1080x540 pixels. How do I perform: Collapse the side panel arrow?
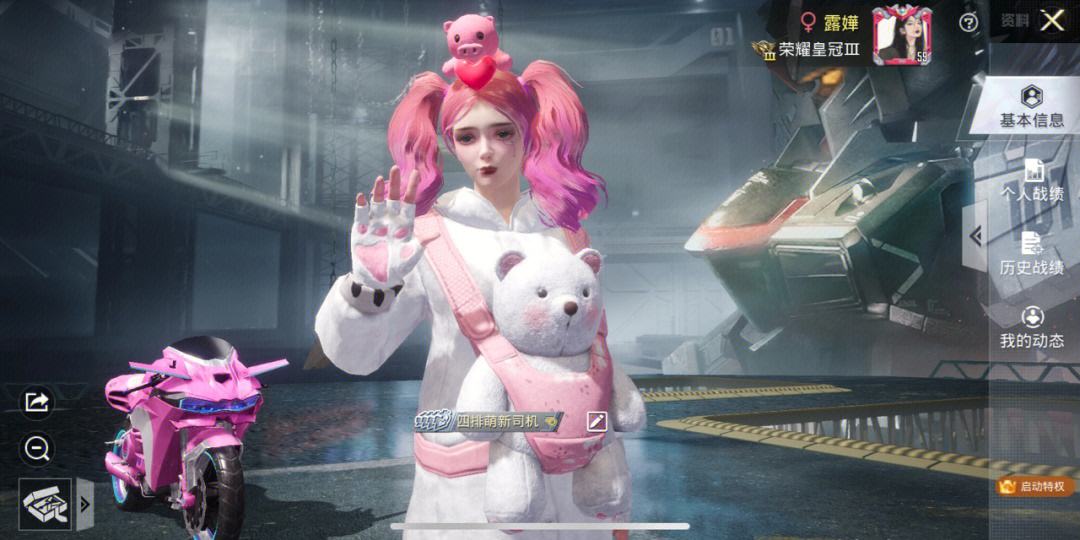coord(975,236)
